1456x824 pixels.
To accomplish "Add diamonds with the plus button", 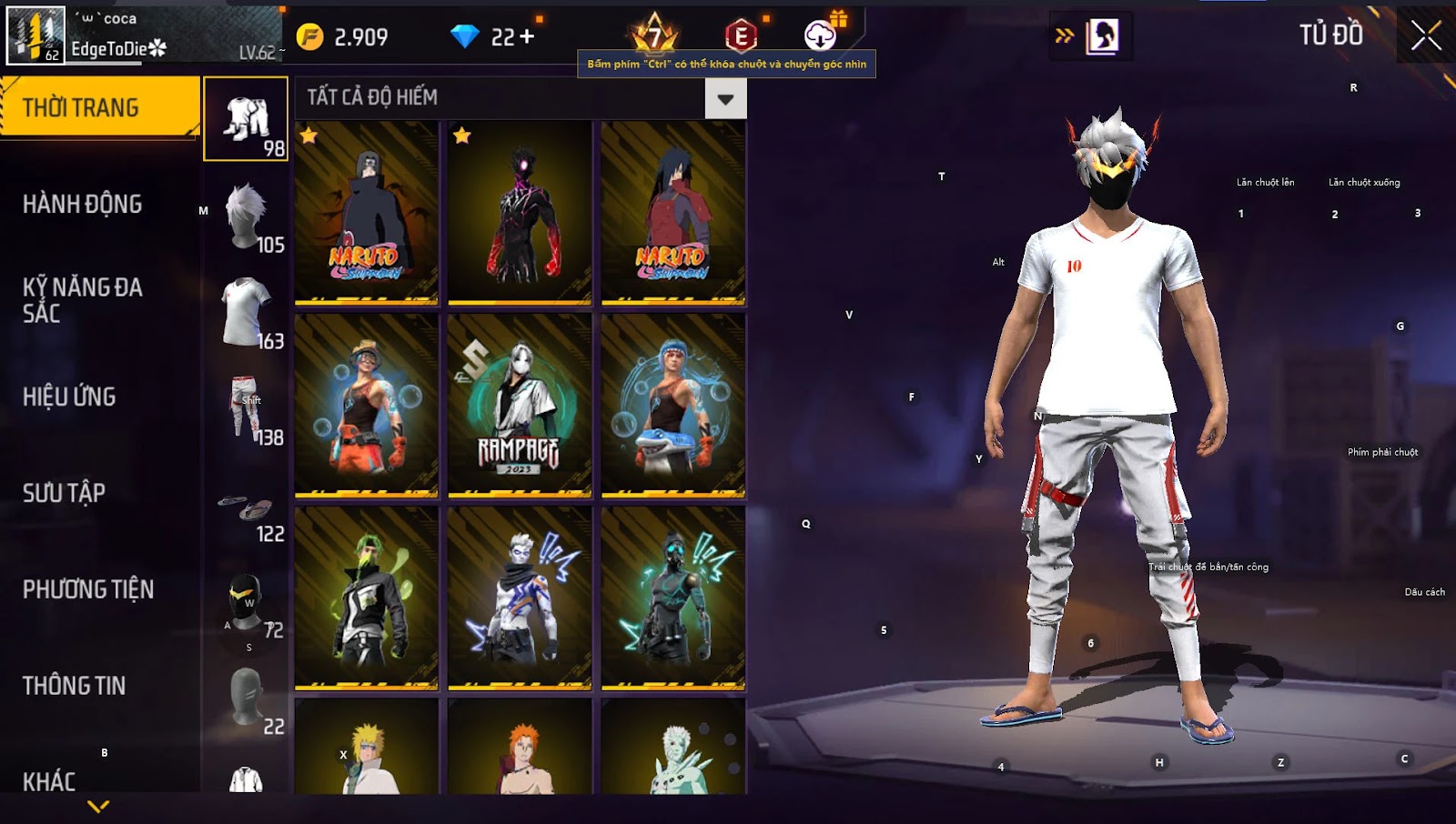I will click(527, 36).
